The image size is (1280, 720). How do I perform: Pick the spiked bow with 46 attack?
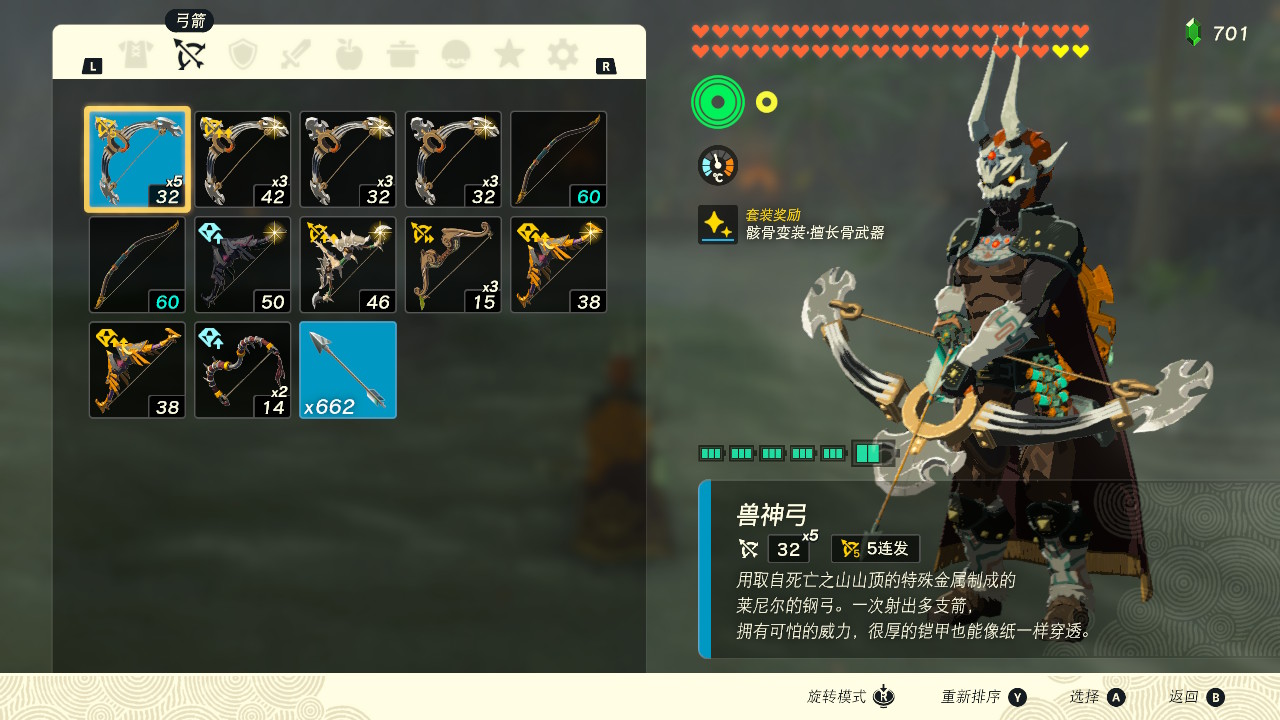[x=348, y=265]
